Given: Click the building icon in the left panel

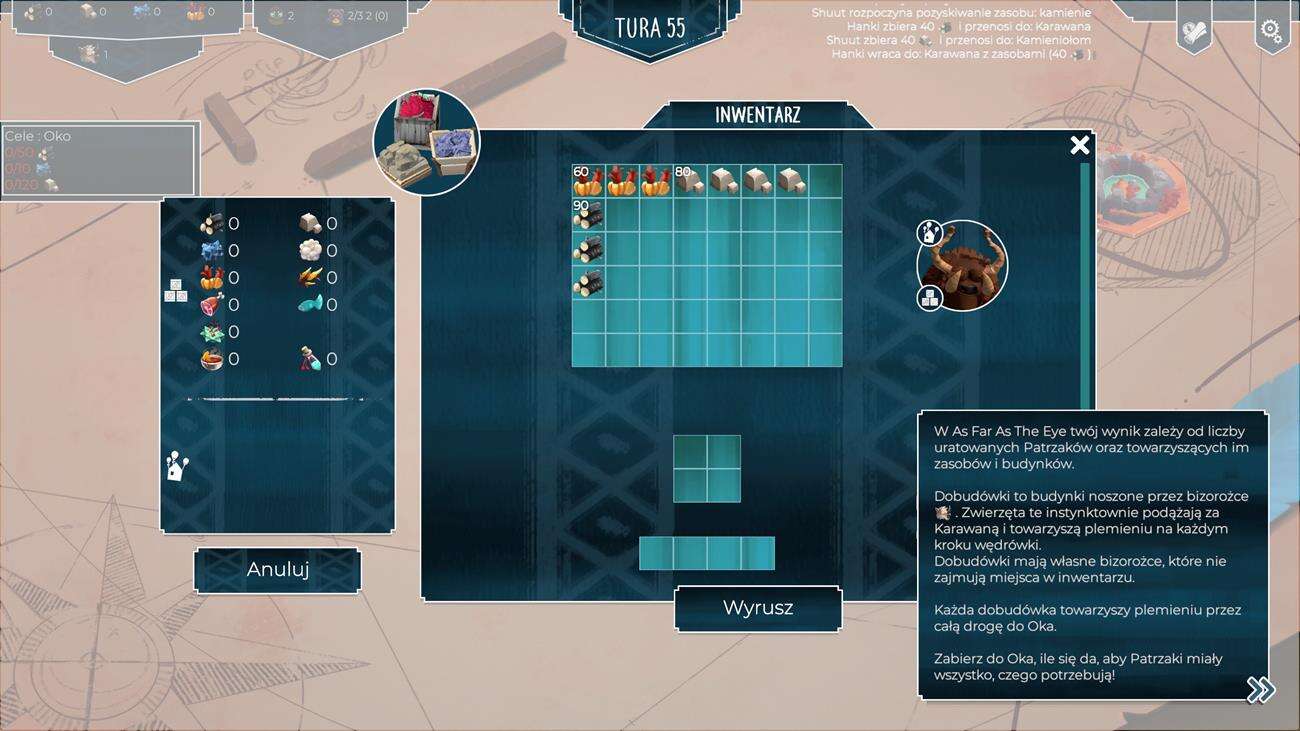Looking at the screenshot, I should coord(177,467).
